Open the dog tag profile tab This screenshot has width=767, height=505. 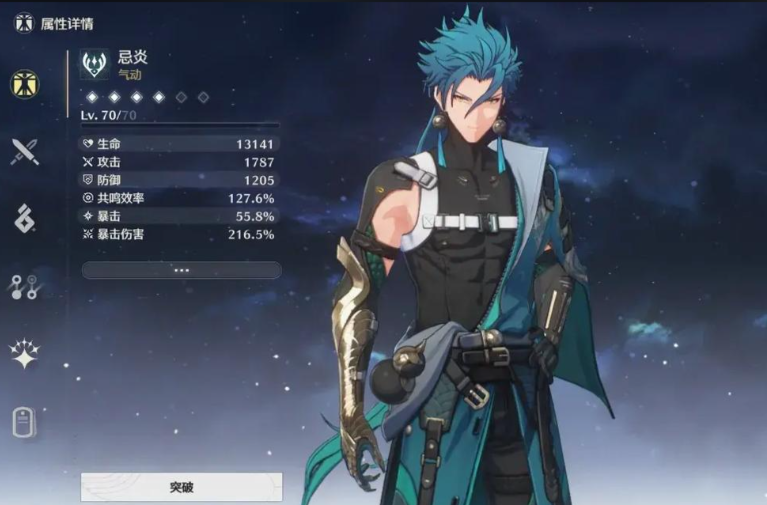(25, 422)
